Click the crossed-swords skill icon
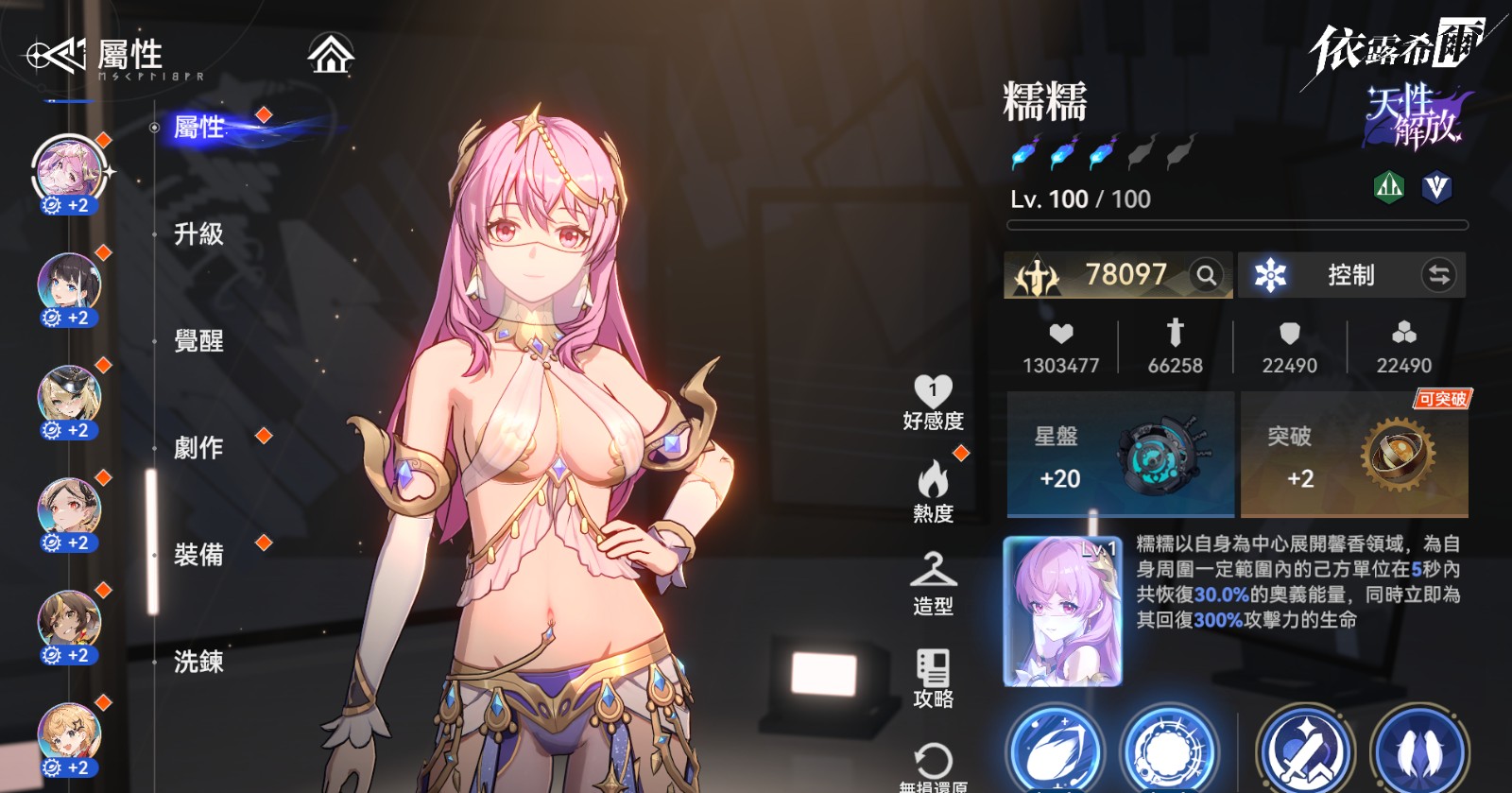1512x793 pixels. pyautogui.click(x=1305, y=751)
